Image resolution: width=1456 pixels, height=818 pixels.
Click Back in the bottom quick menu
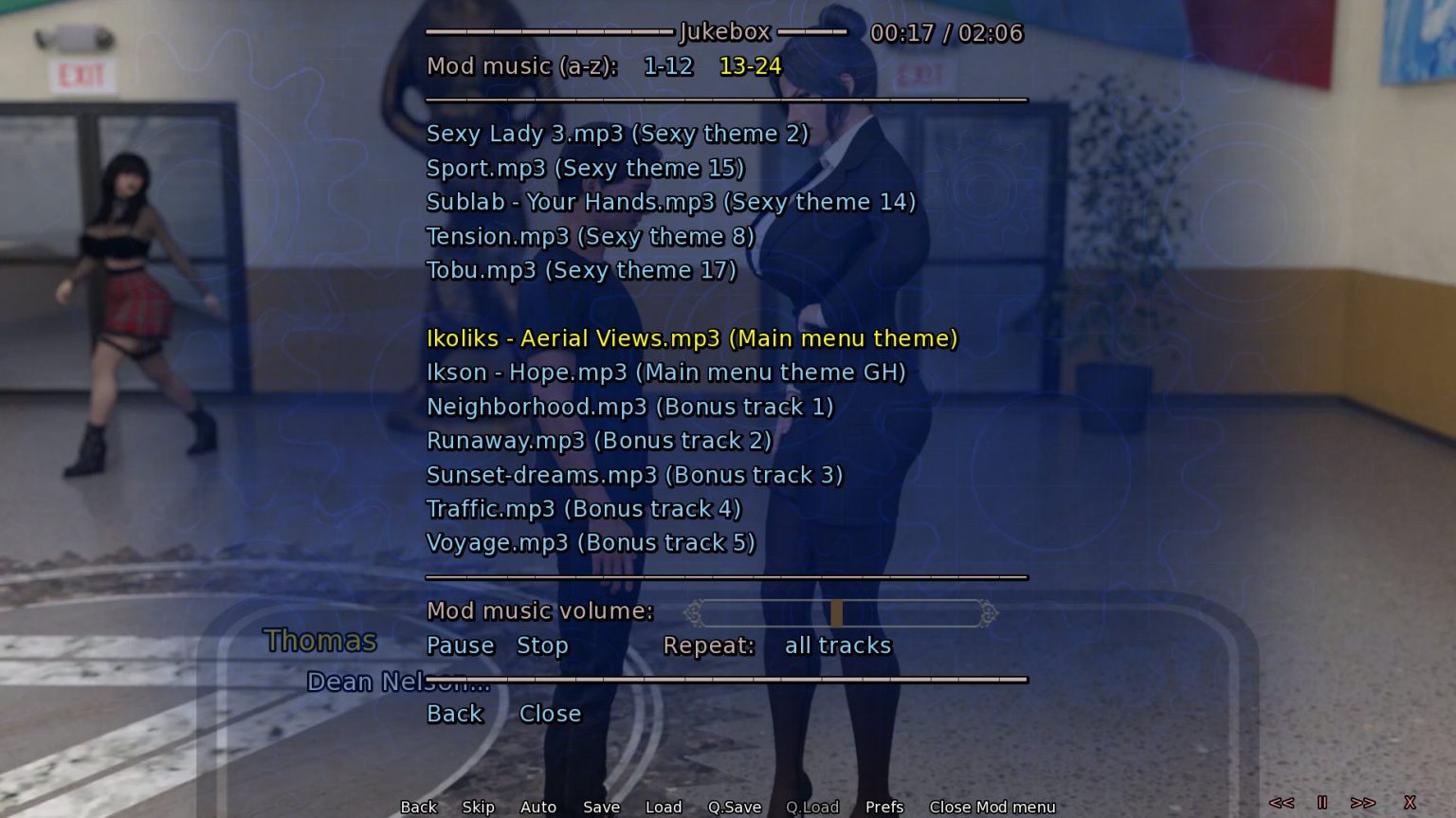[417, 807]
